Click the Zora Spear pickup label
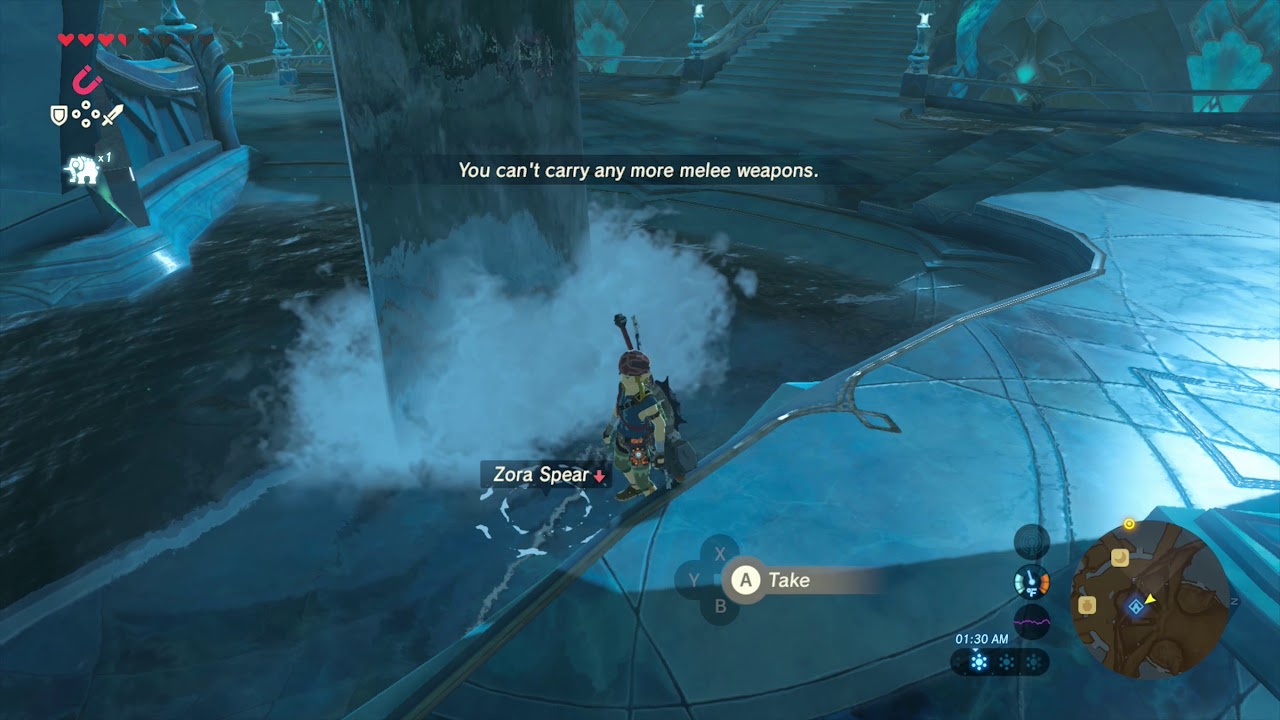Image resolution: width=1280 pixels, height=720 pixels. (540, 476)
